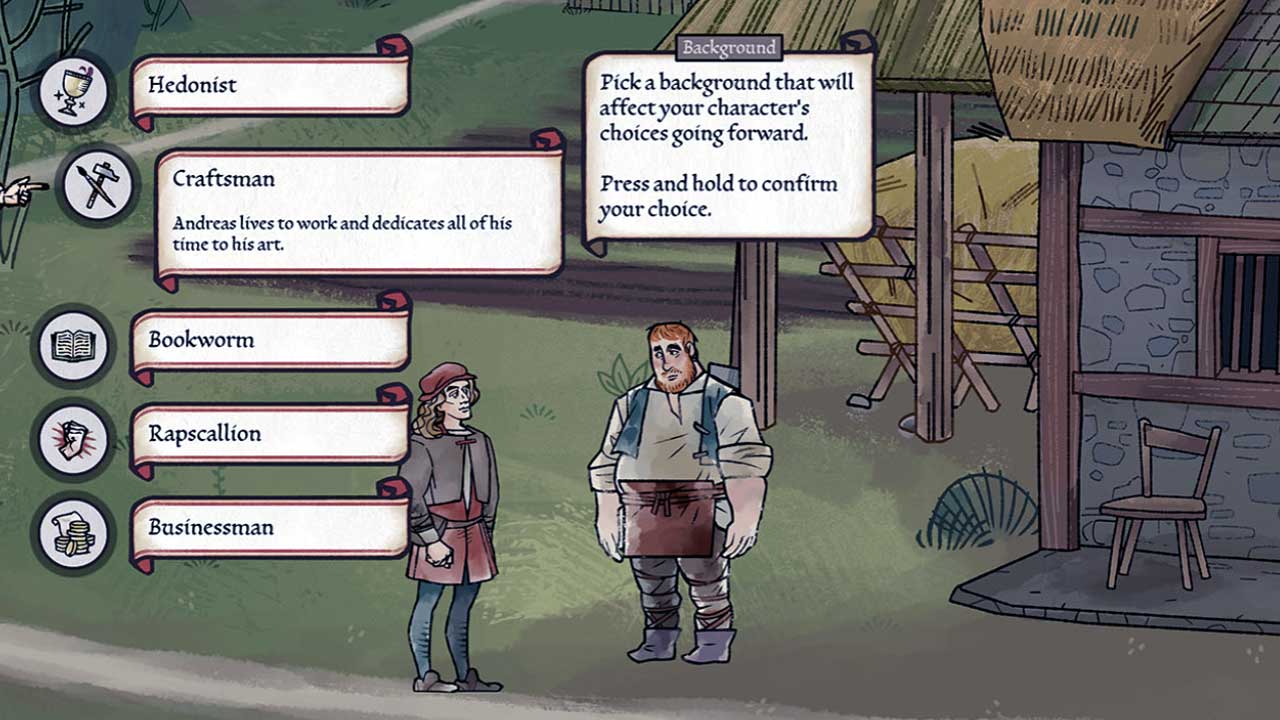Choose the Hedonist background option
Image resolution: width=1280 pixels, height=720 pixels.
coord(270,86)
